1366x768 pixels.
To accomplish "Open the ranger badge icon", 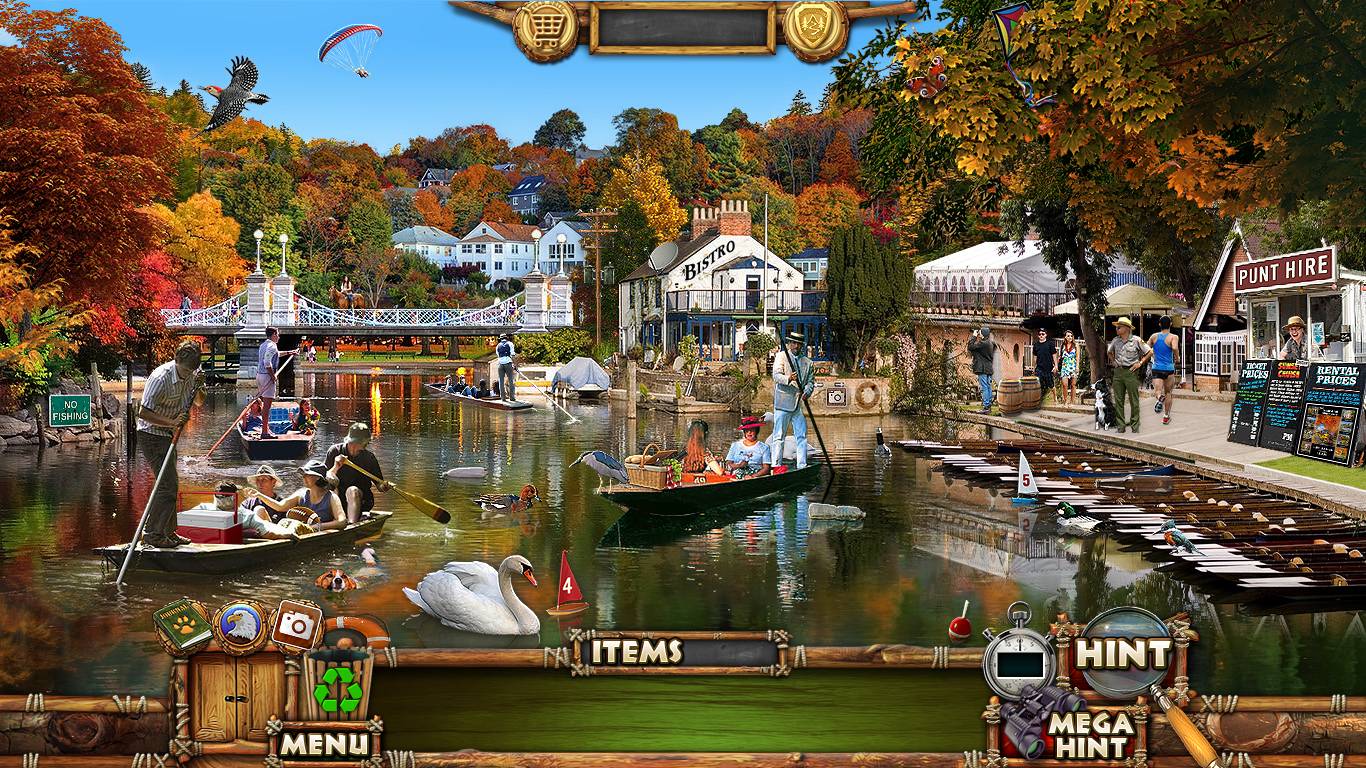I will pos(815,29).
